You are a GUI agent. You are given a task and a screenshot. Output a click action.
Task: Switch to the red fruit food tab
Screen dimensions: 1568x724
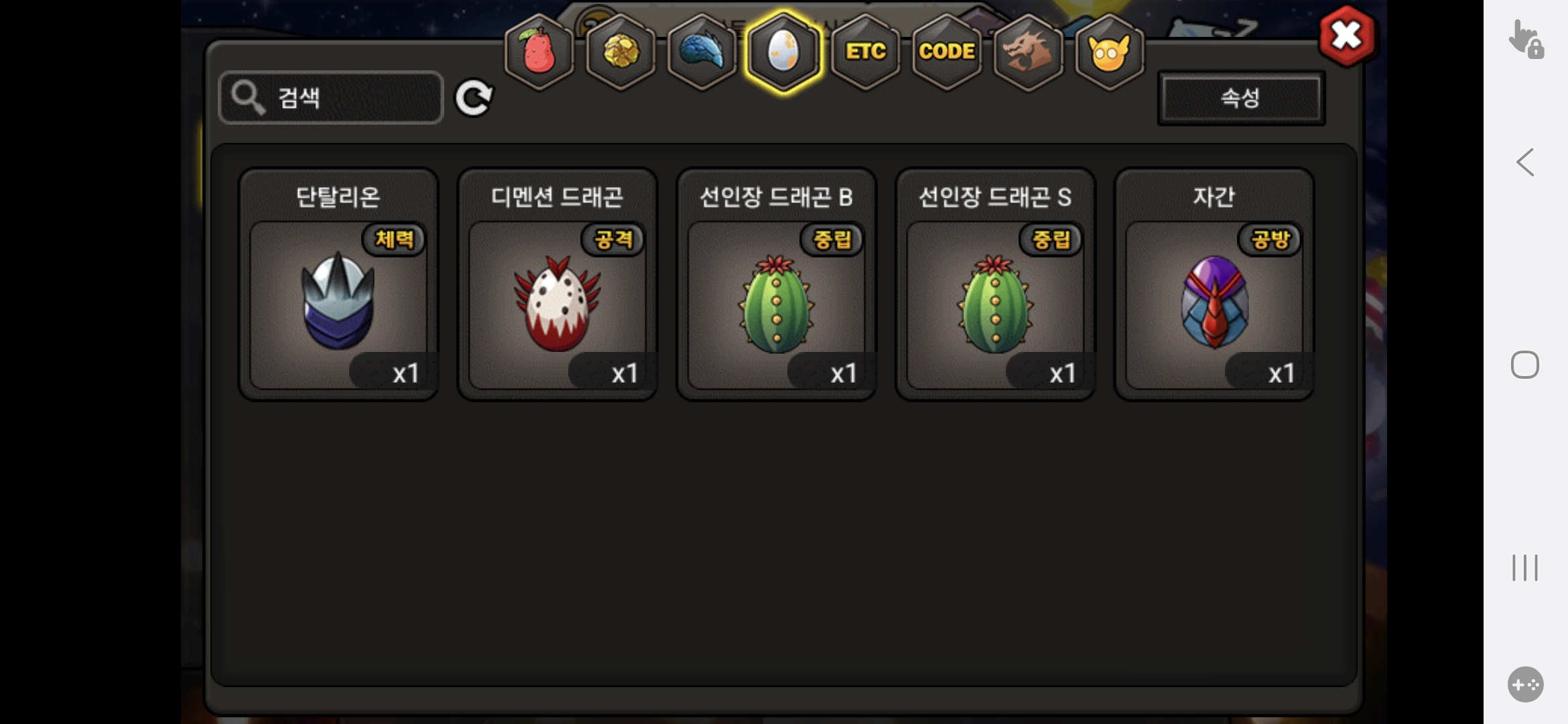point(539,52)
